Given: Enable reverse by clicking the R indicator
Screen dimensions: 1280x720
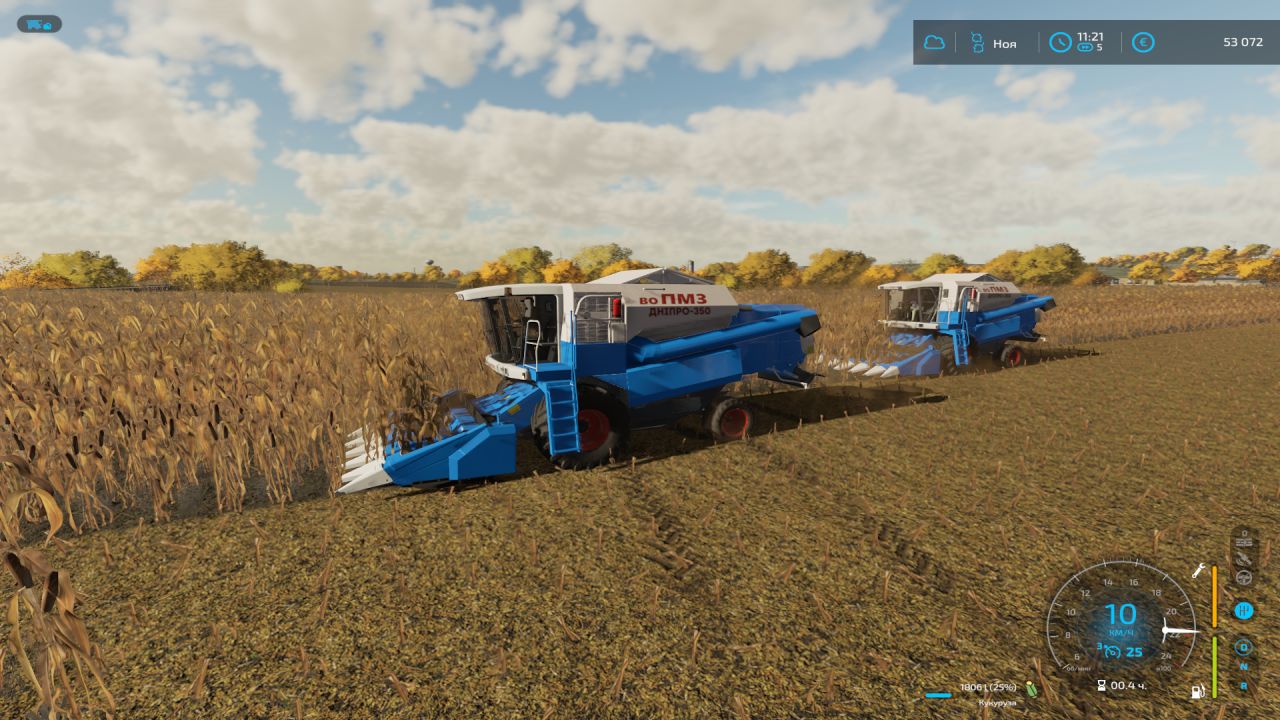Looking at the screenshot, I should [1243, 686].
